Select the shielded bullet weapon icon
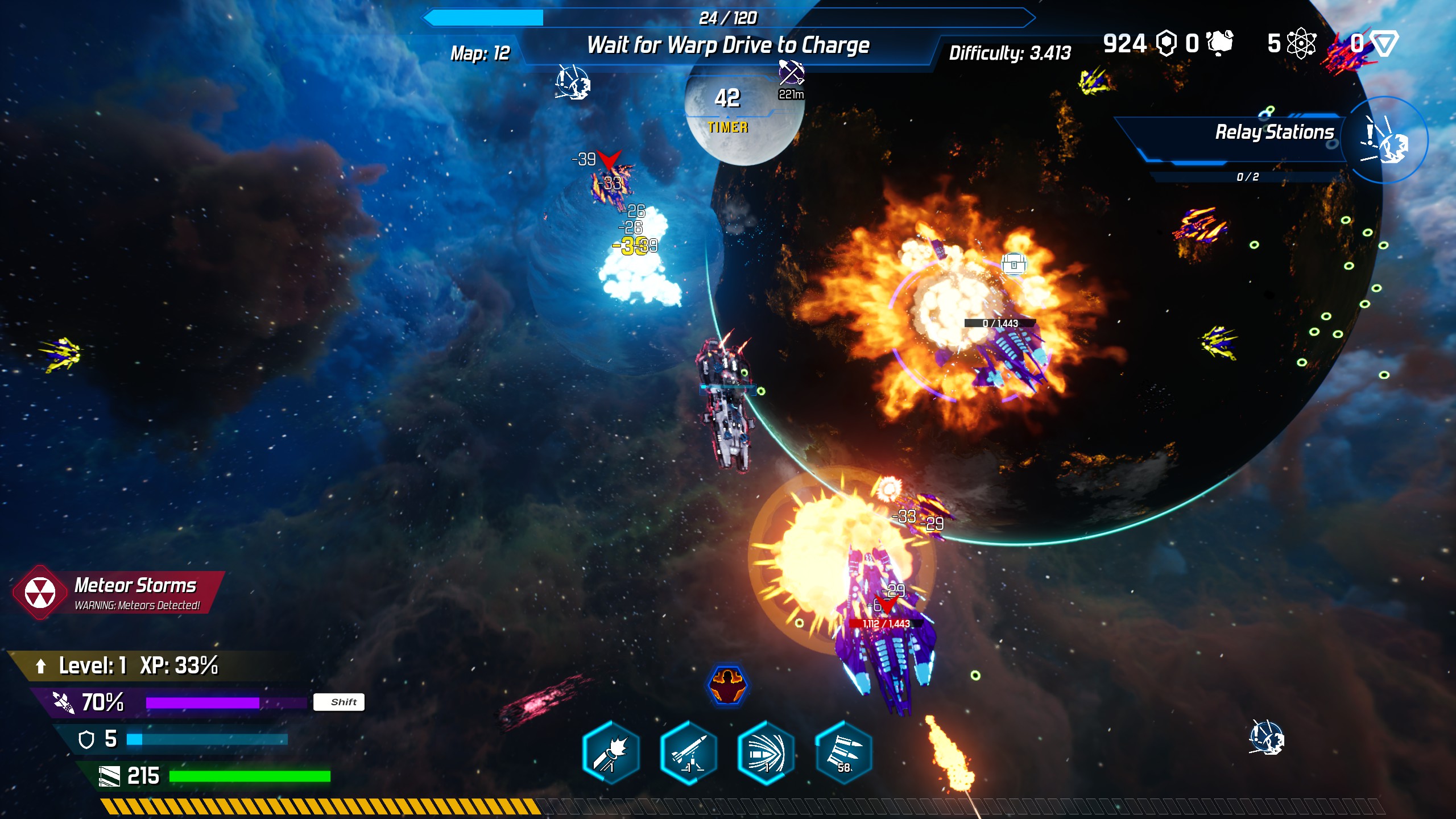This screenshot has height=819, width=1456. click(766, 753)
